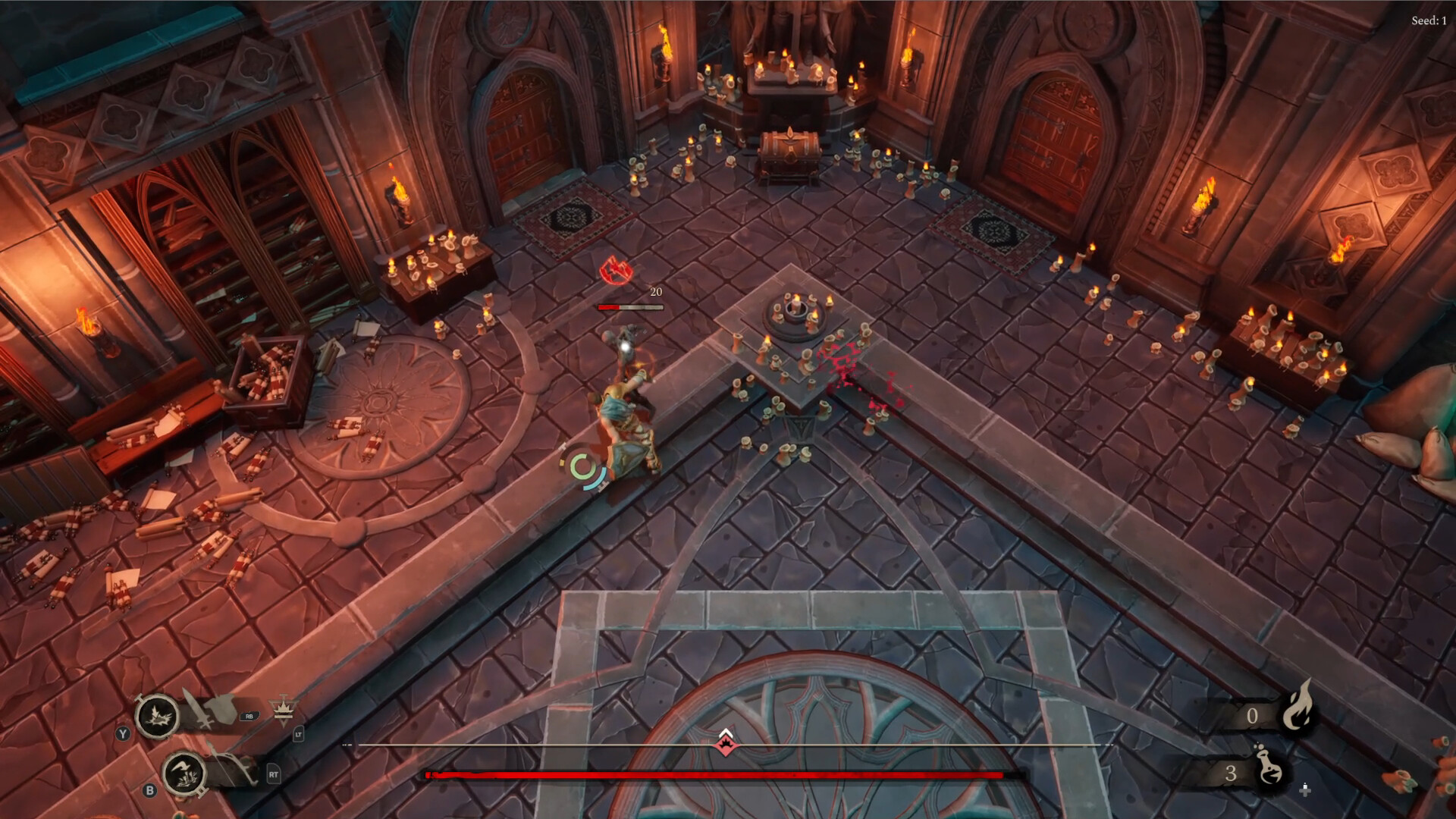Click the B controller button badge
This screenshot has width=1456, height=819.
[x=150, y=791]
